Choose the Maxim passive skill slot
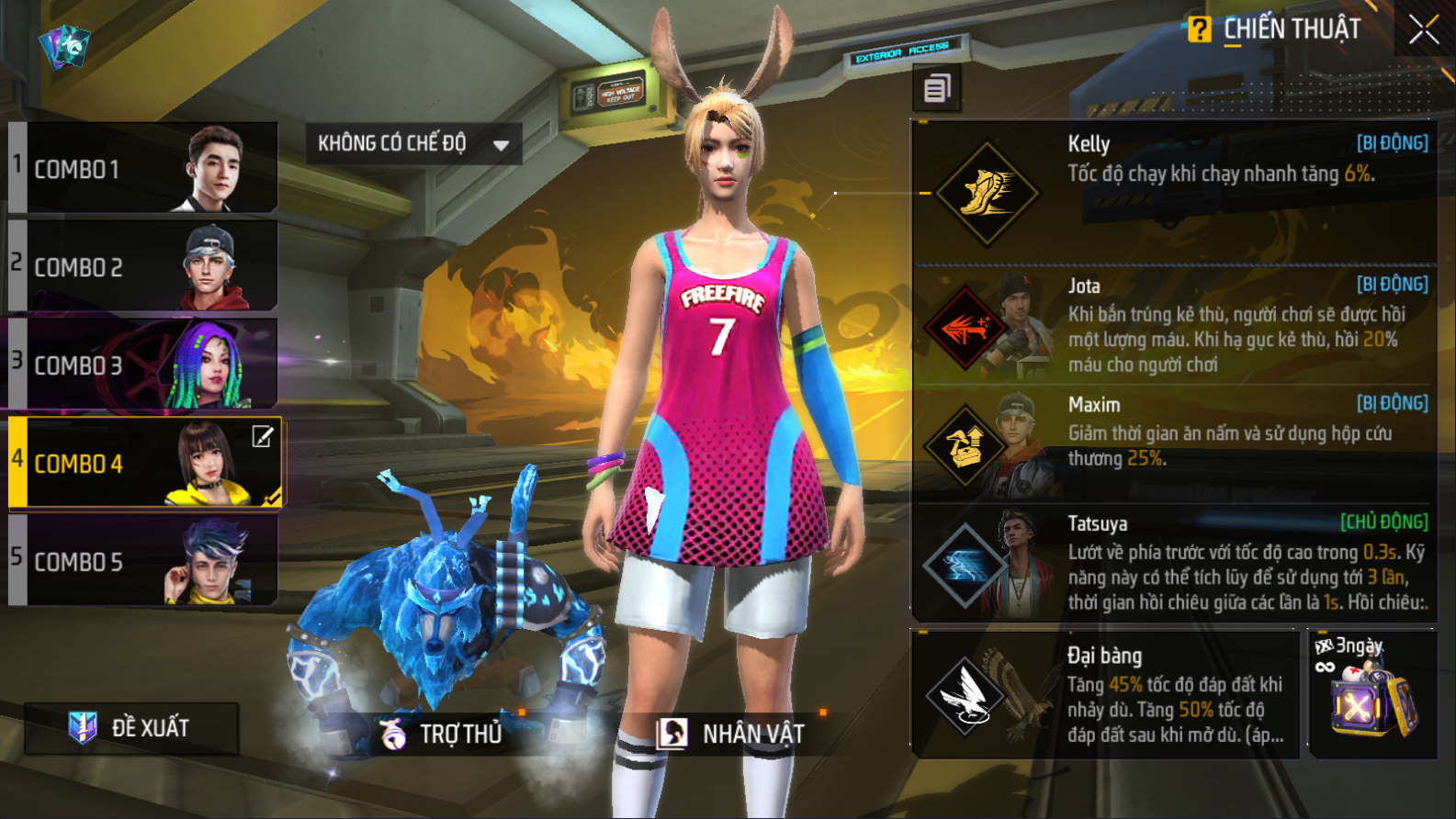Image resolution: width=1456 pixels, height=819 pixels. (x=1174, y=443)
